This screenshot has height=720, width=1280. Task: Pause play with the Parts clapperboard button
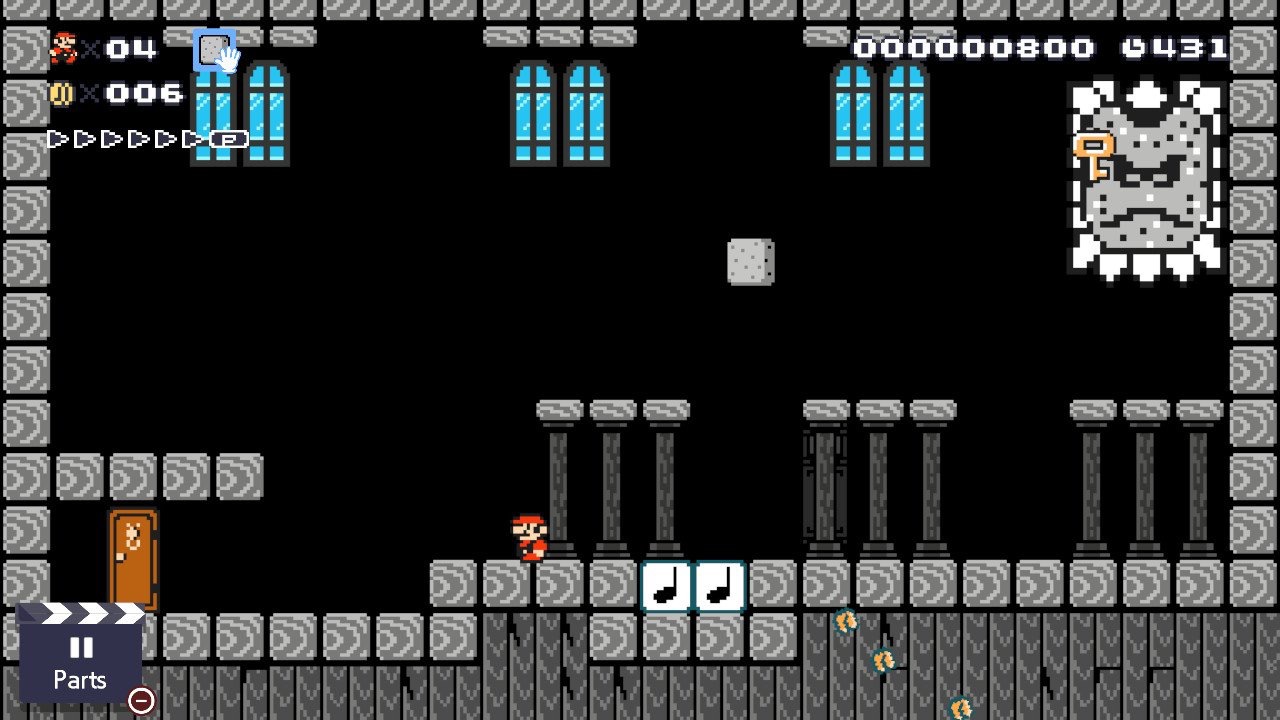tap(80, 659)
